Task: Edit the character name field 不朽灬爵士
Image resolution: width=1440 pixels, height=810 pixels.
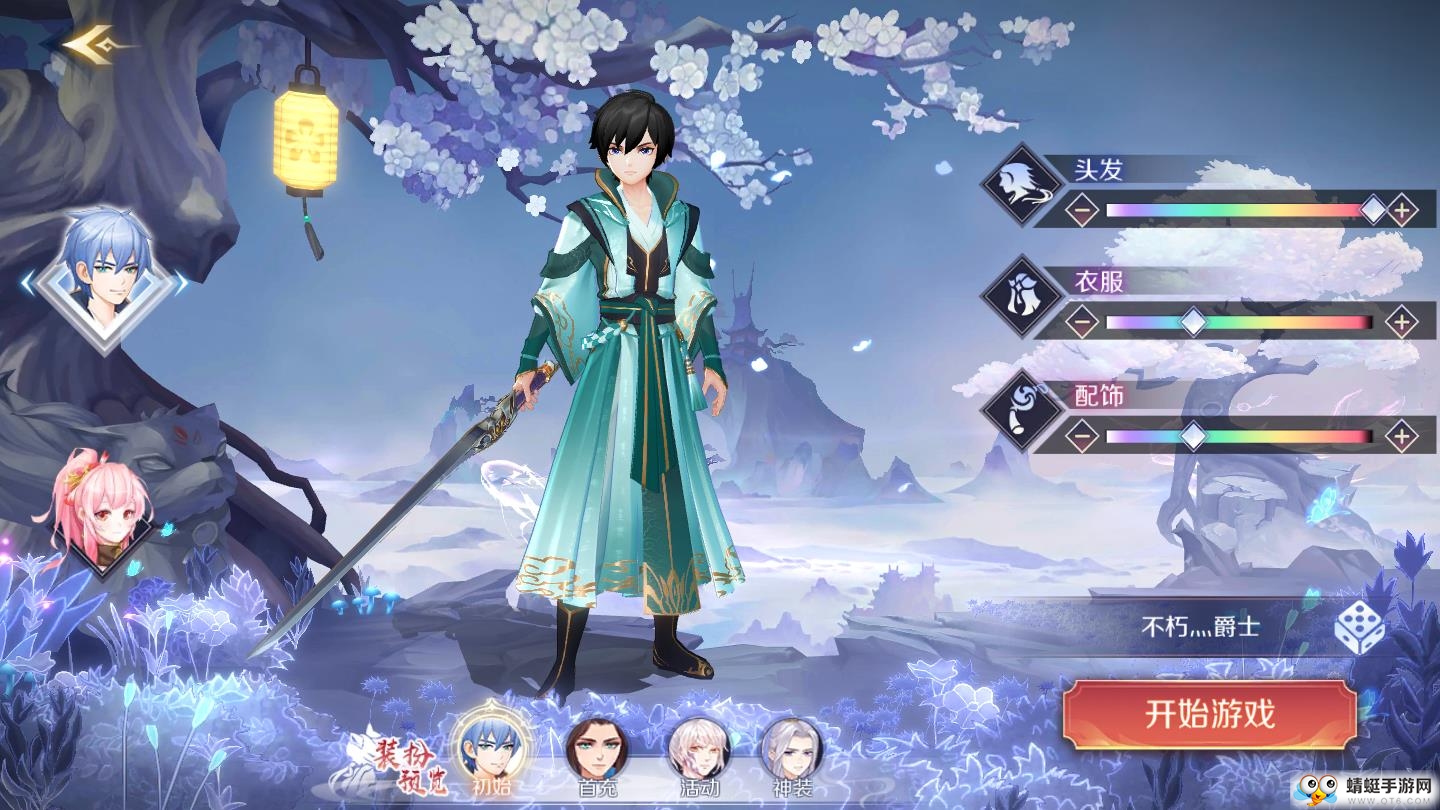Action: (x=1200, y=628)
